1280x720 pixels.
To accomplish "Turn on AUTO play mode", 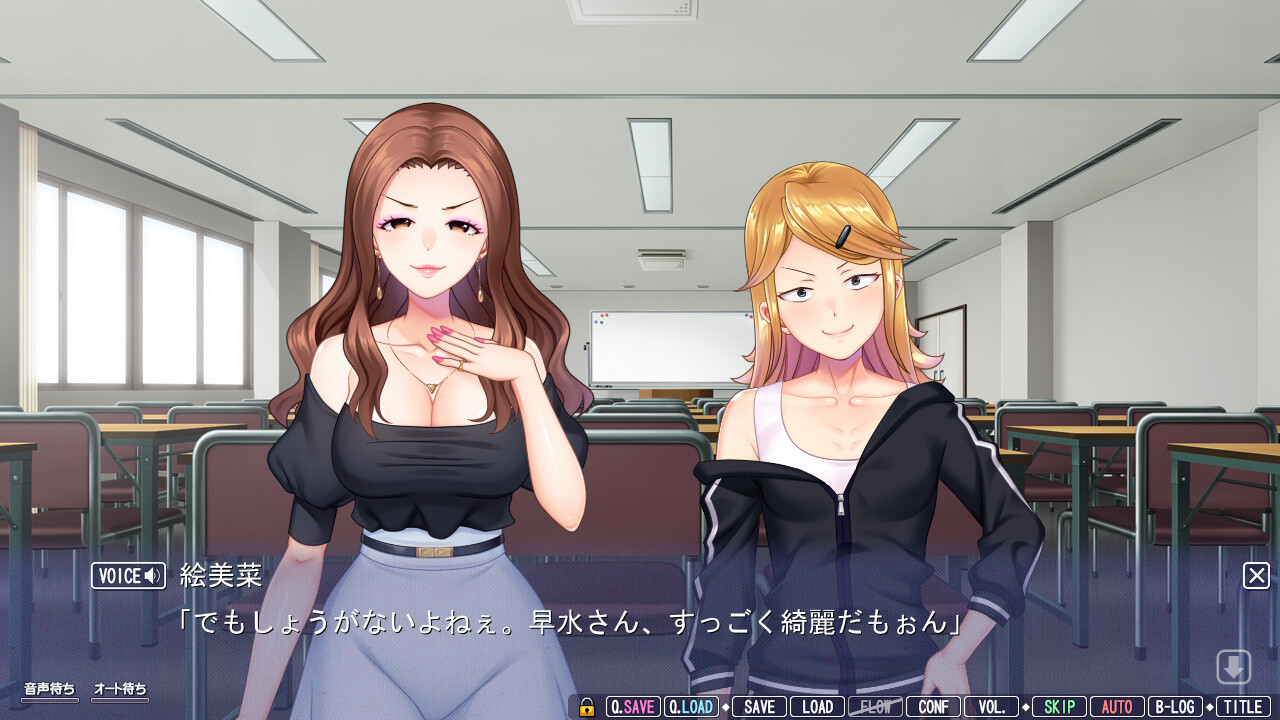I will [1117, 707].
